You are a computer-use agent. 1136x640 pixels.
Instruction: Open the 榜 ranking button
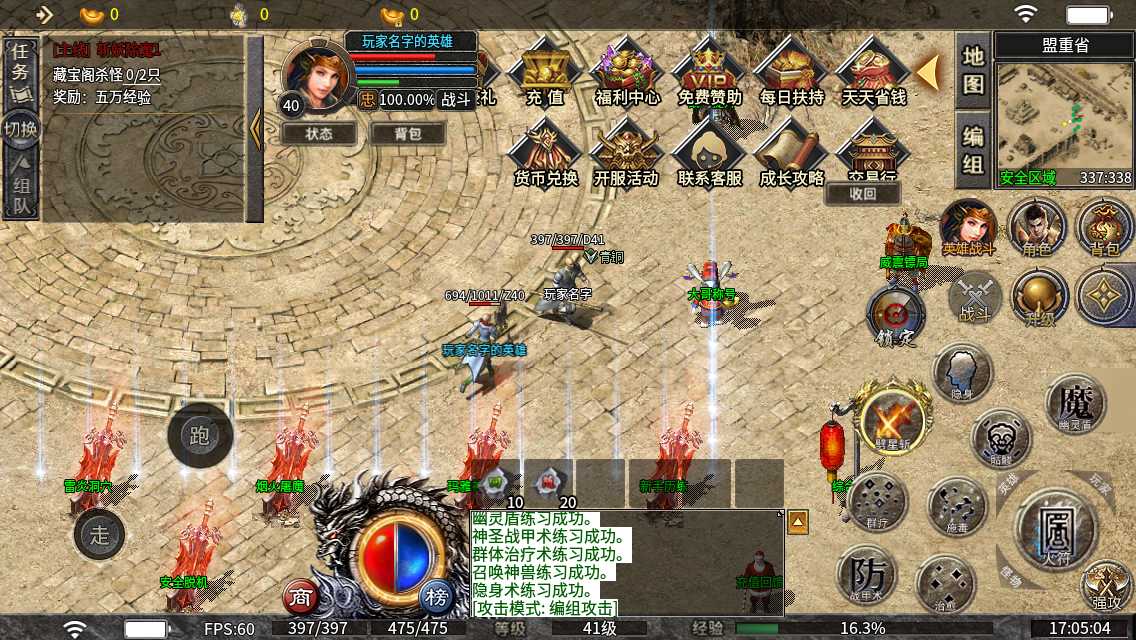pos(437,597)
